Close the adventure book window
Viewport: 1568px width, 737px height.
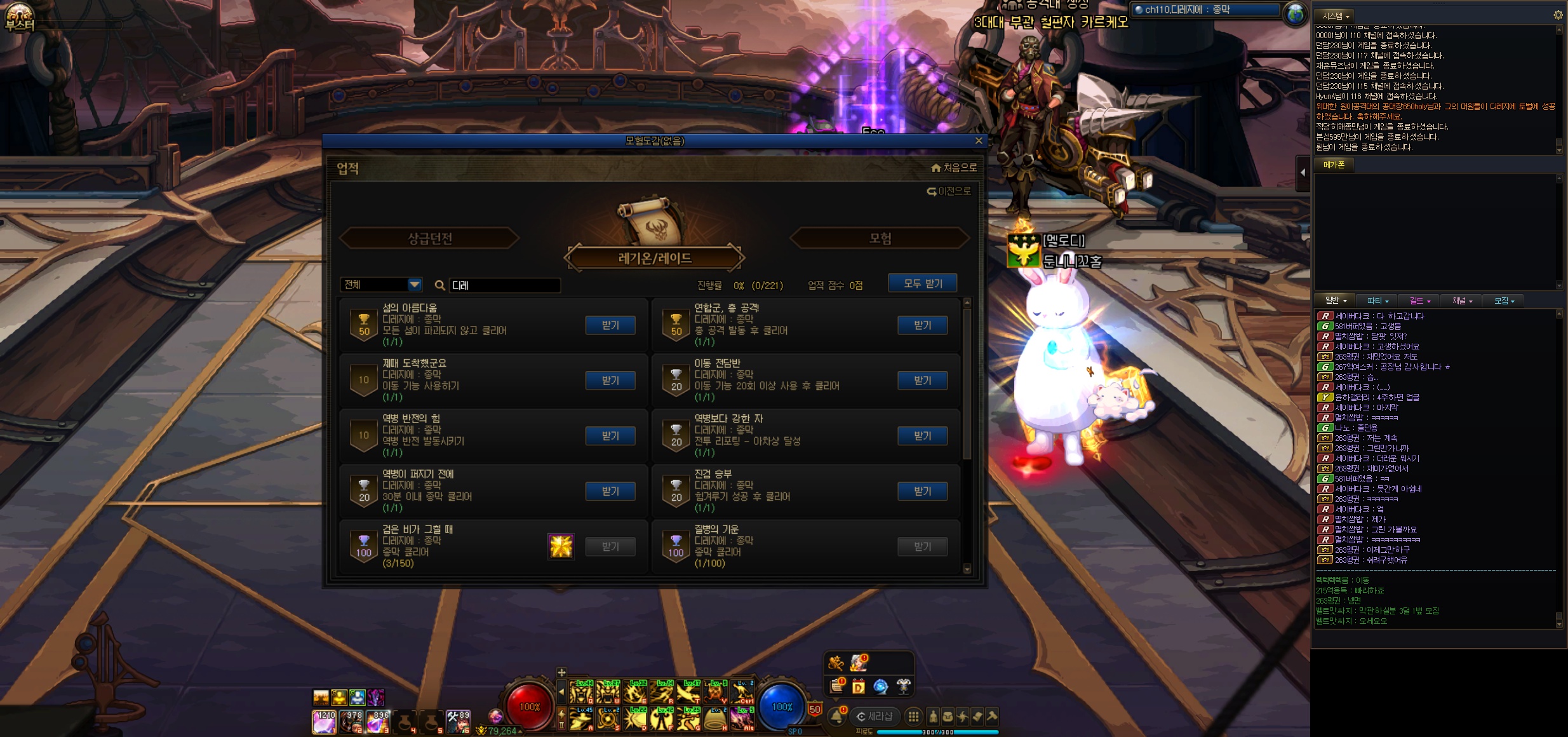coord(979,140)
